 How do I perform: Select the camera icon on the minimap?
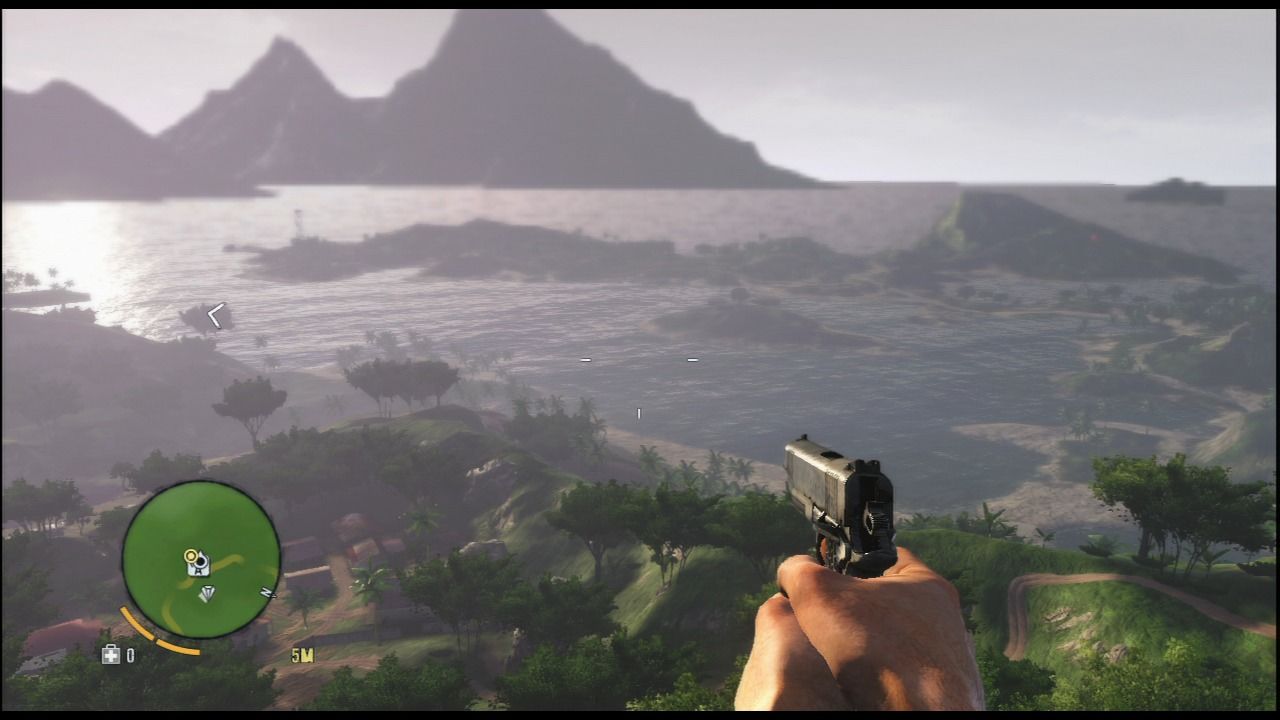coord(198,563)
